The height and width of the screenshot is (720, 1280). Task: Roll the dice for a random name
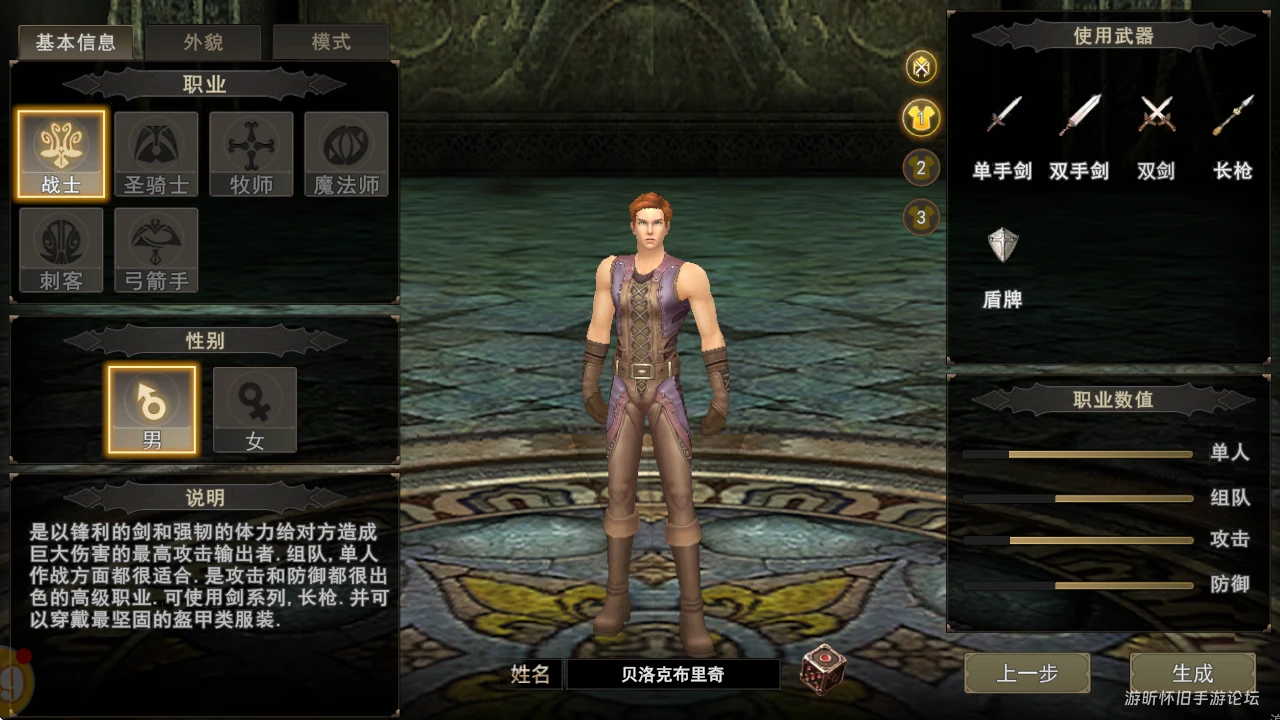tap(823, 670)
